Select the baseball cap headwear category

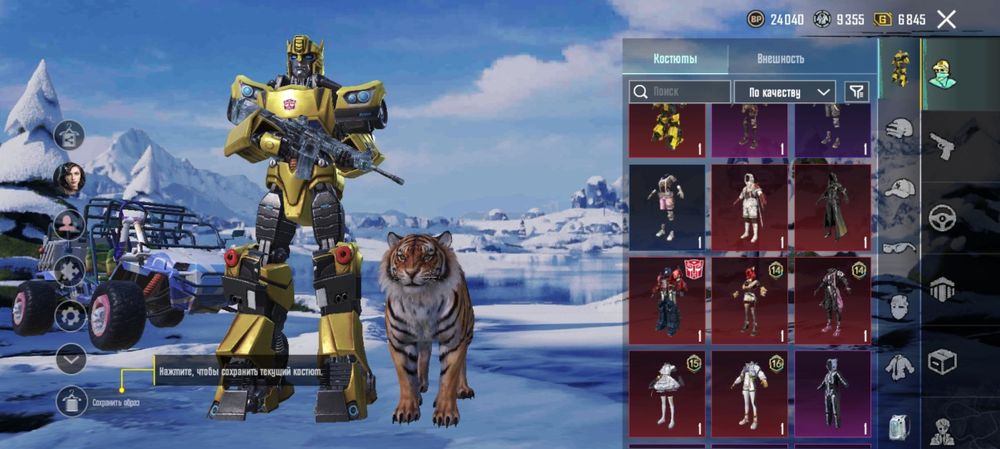(901, 188)
